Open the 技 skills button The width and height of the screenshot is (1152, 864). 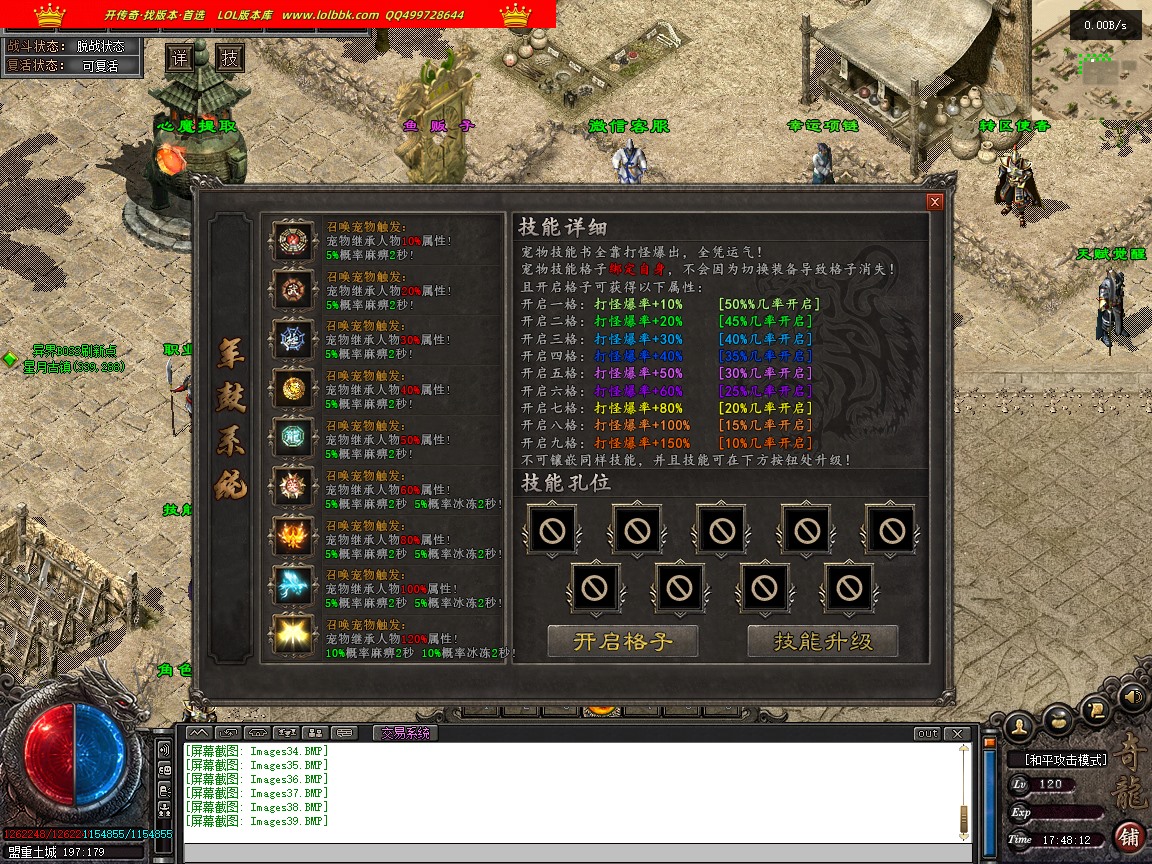click(x=231, y=58)
